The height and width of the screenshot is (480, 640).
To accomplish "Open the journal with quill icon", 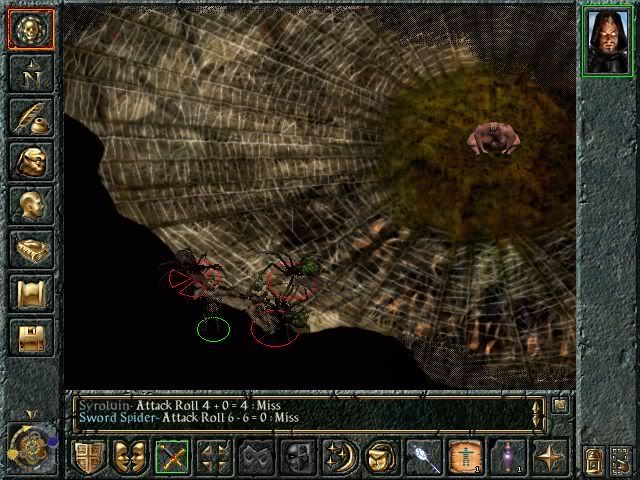I will [30, 117].
